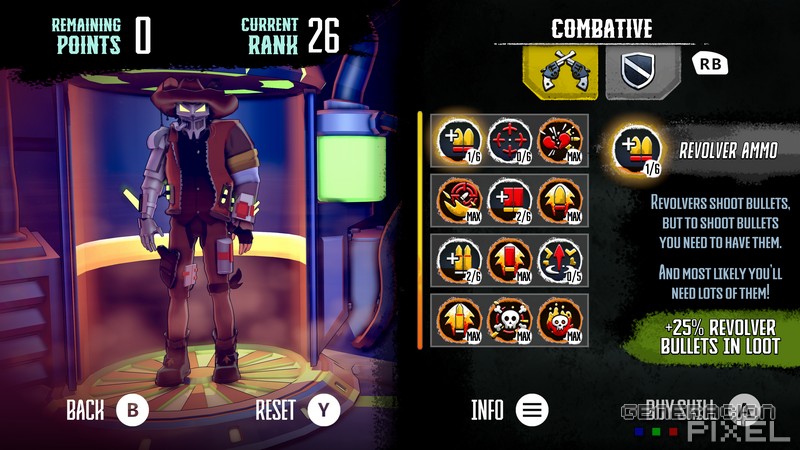Select the Revolver Ammo skill in the grid
The width and height of the screenshot is (800, 450).
click(459, 142)
